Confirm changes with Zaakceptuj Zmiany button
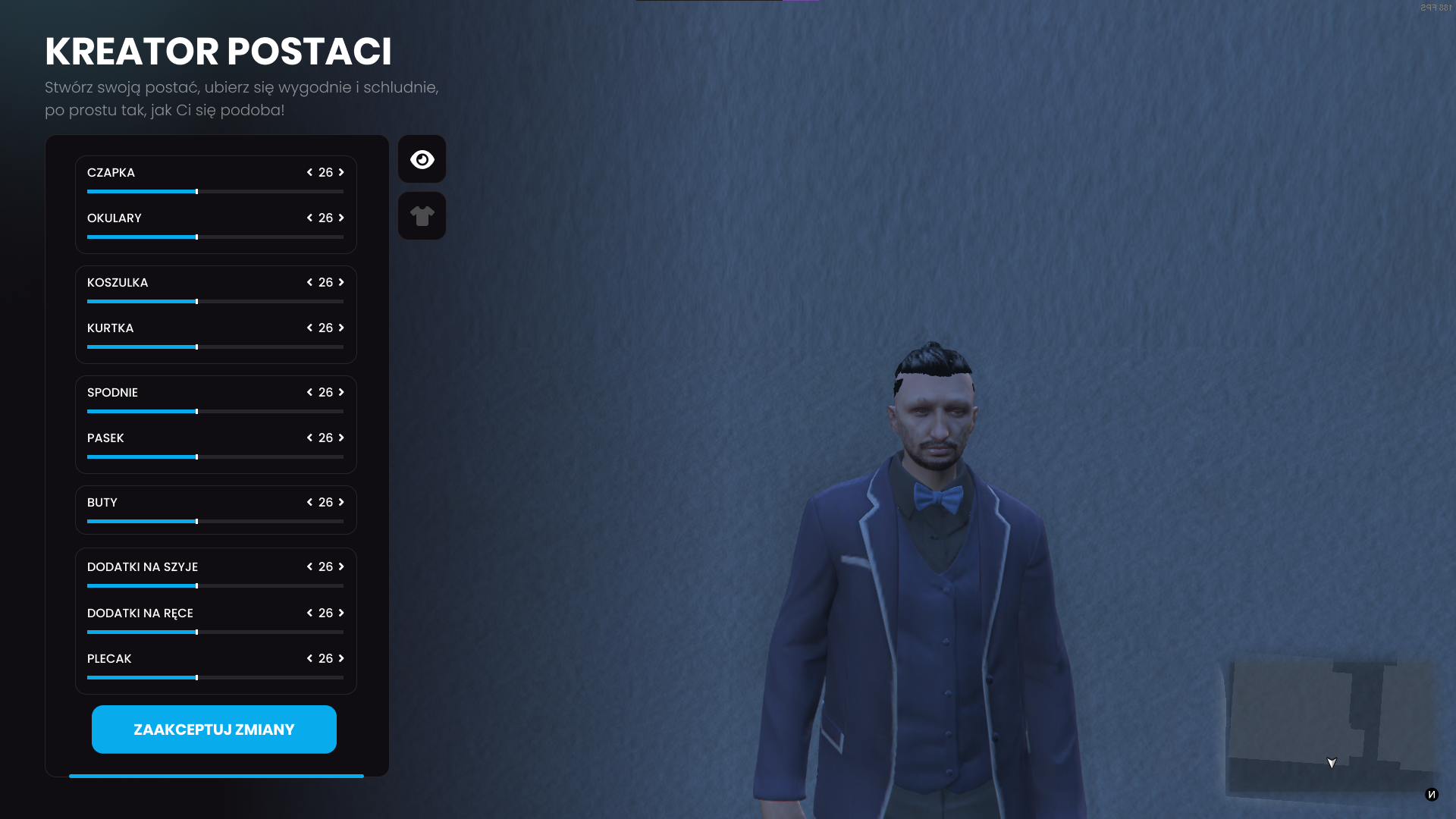The width and height of the screenshot is (1456, 819). tap(214, 730)
